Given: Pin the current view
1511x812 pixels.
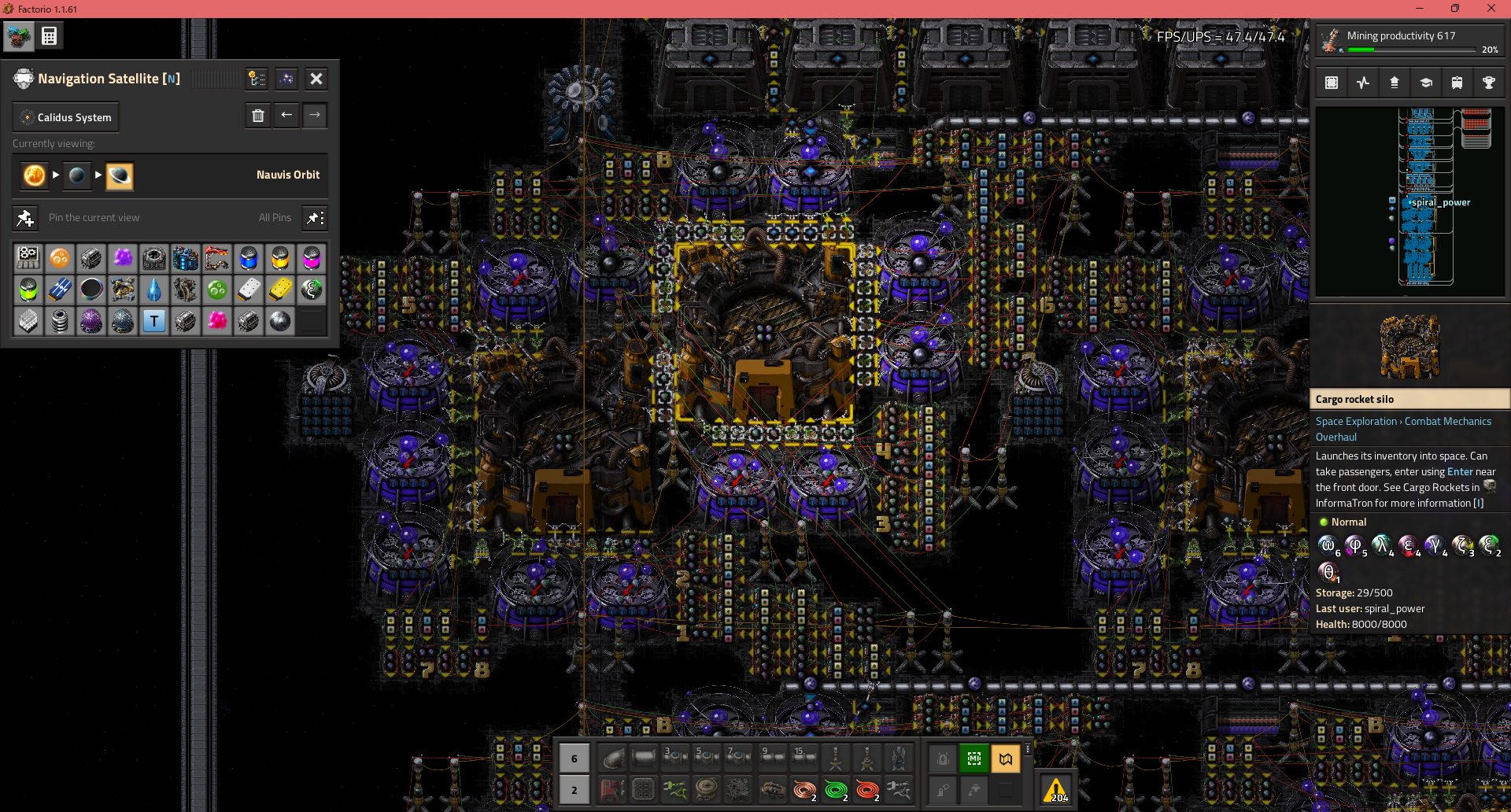Looking at the screenshot, I should [x=25, y=218].
